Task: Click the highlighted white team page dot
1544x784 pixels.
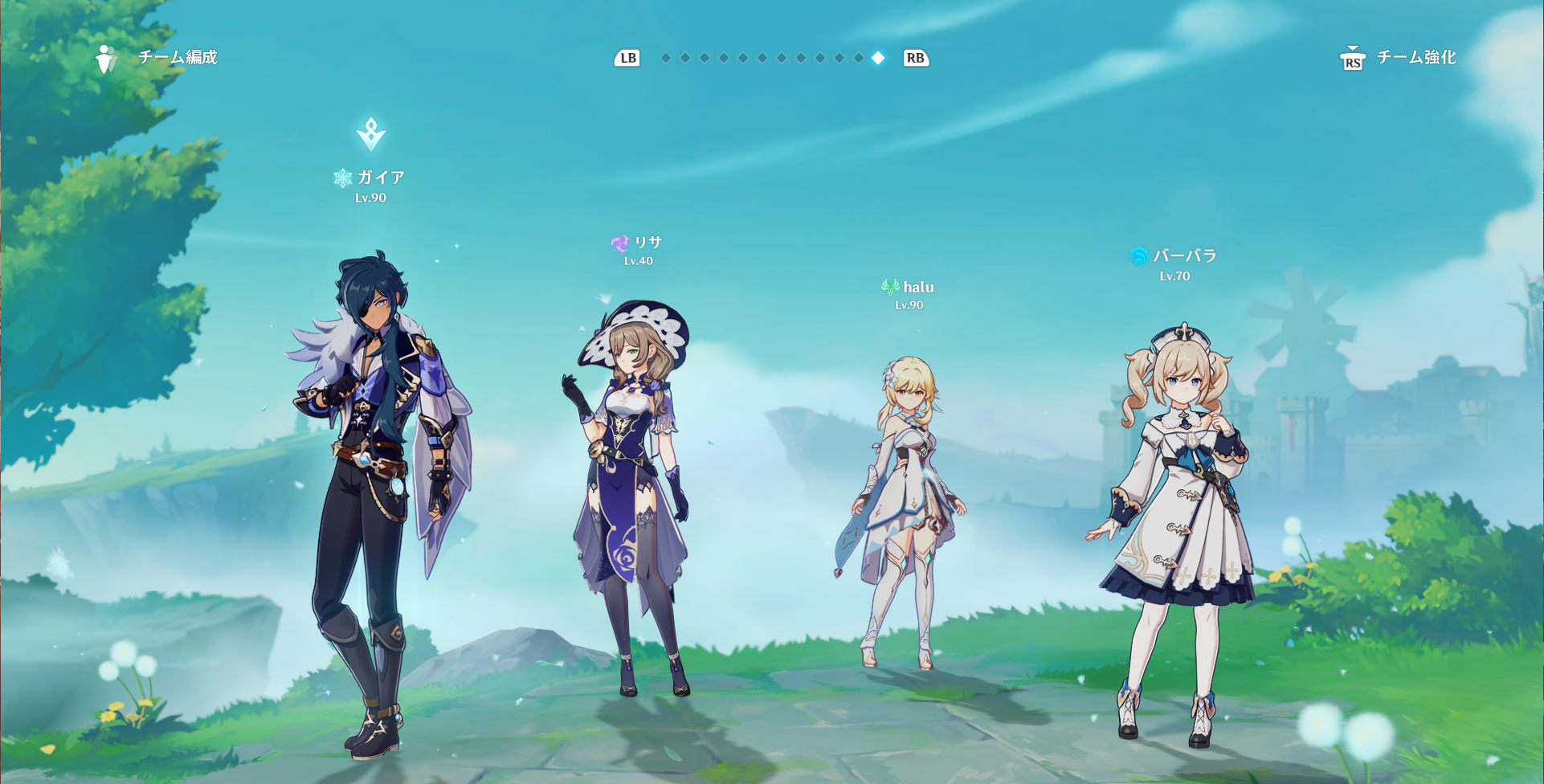Action: coord(878,58)
